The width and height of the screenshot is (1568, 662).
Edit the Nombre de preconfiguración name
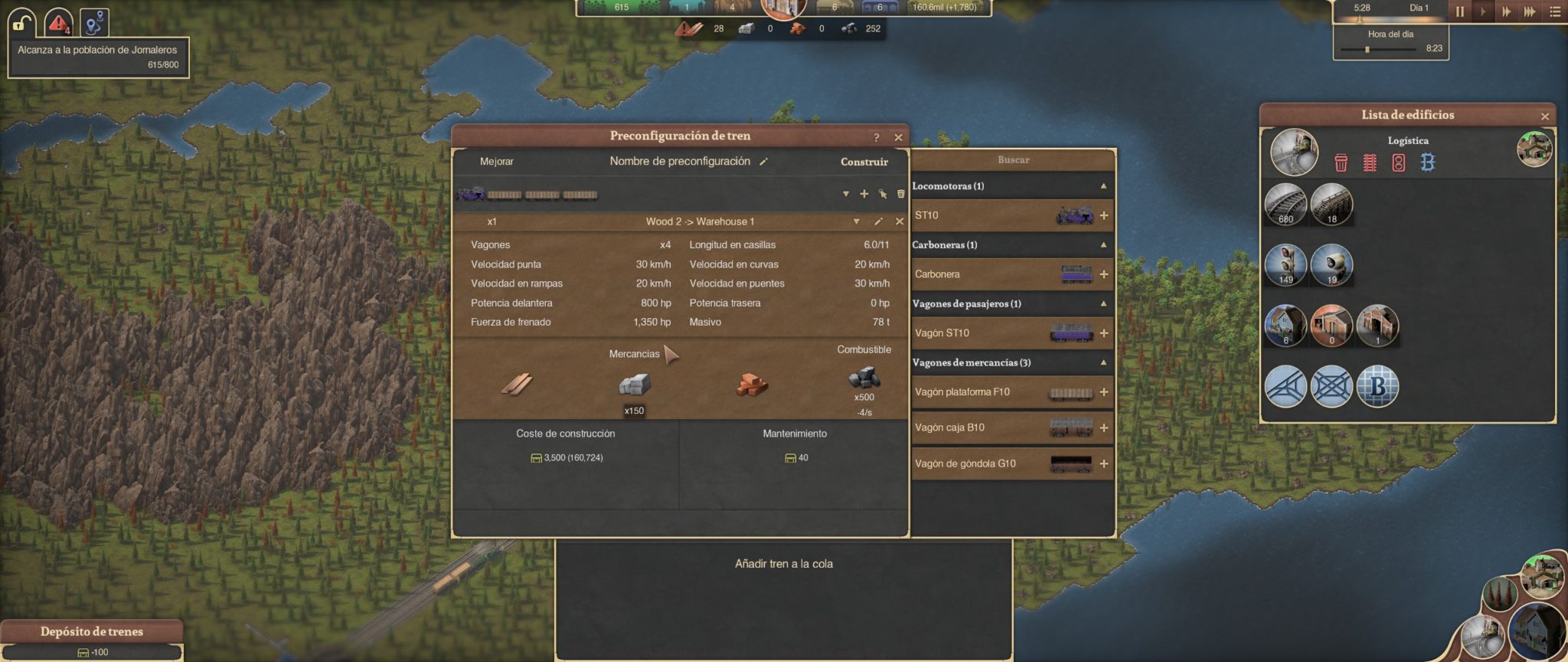763,162
